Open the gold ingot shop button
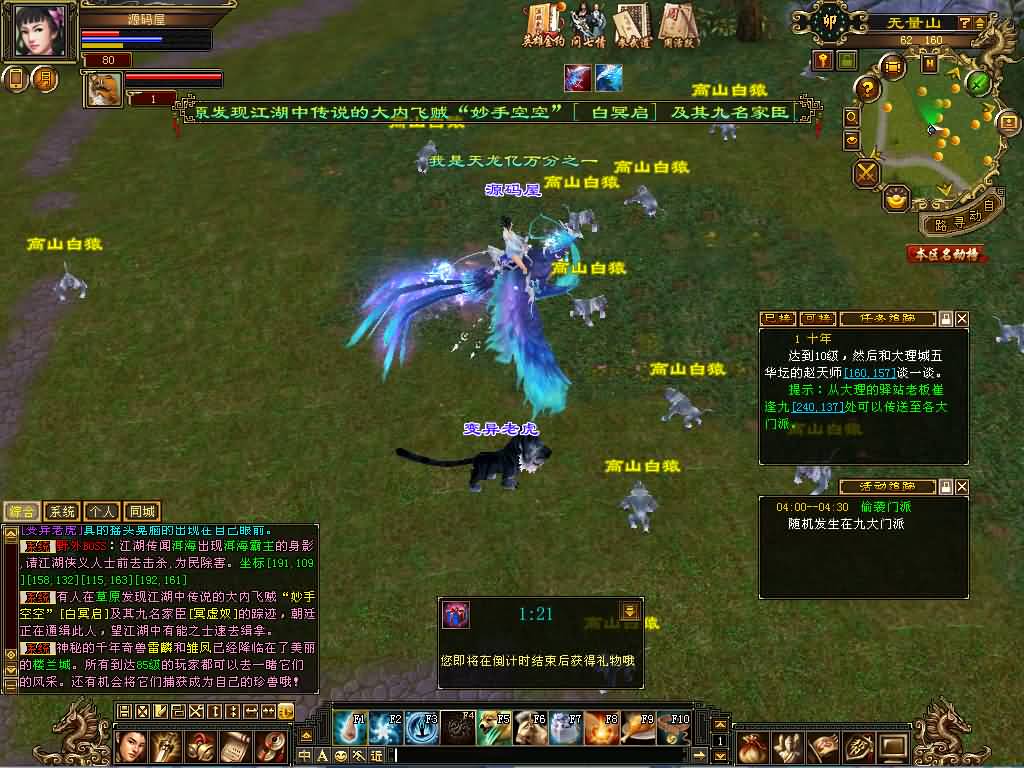 pyautogui.click(x=897, y=199)
